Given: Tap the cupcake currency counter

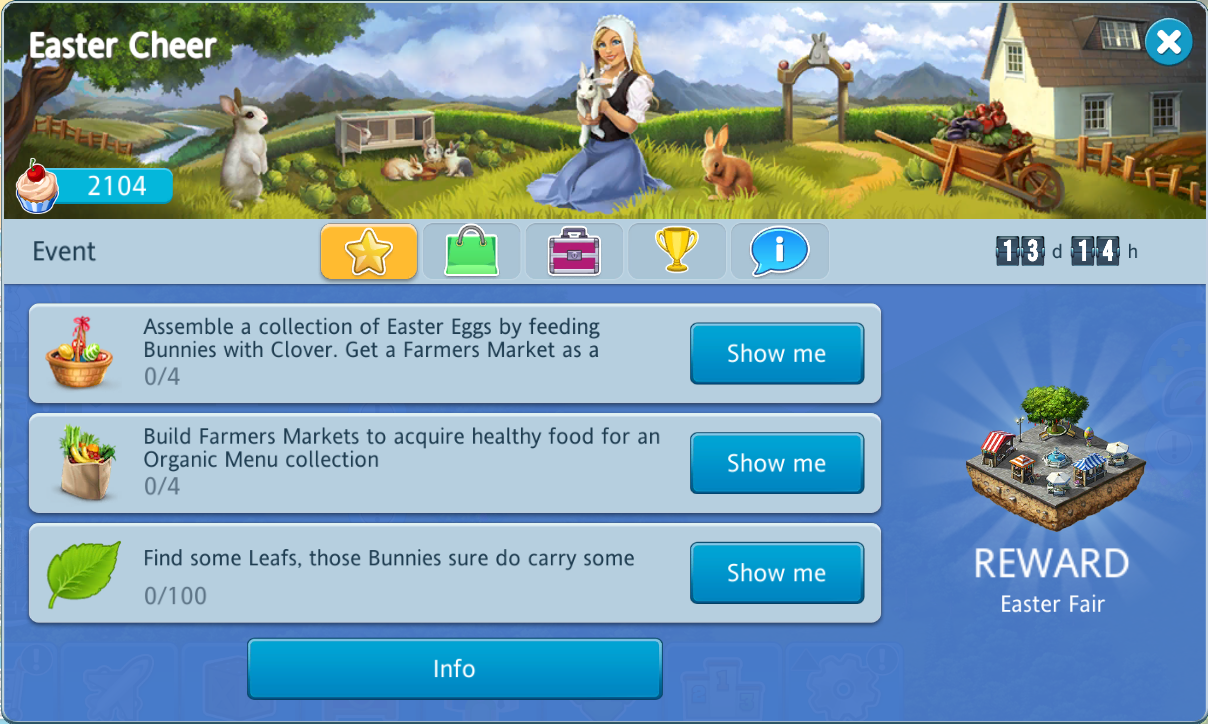Looking at the screenshot, I should [97, 186].
